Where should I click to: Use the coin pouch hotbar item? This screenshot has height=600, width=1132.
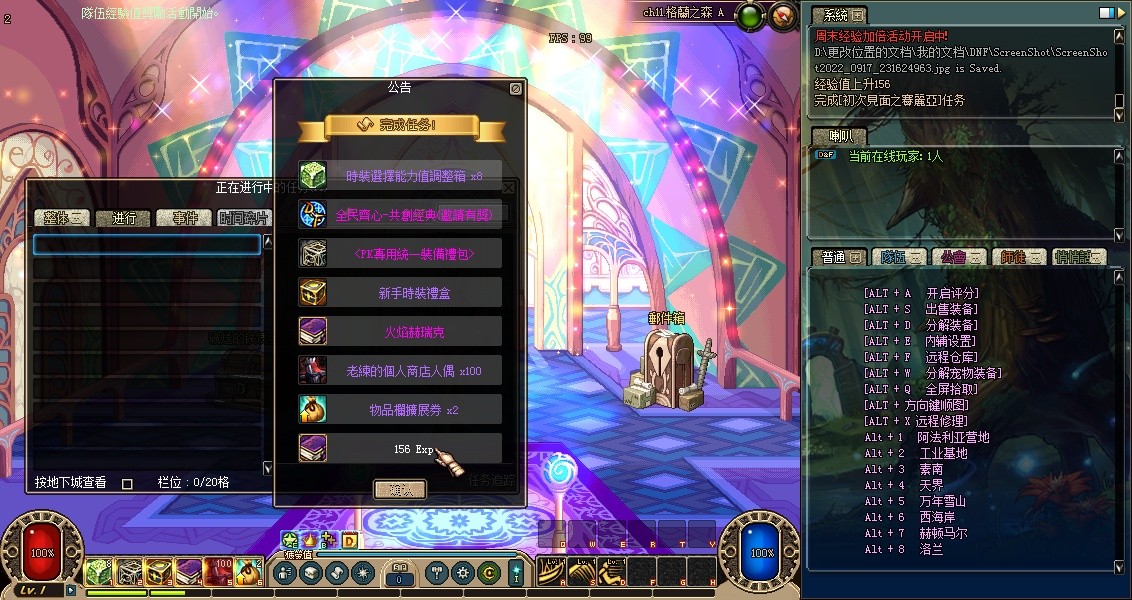249,571
